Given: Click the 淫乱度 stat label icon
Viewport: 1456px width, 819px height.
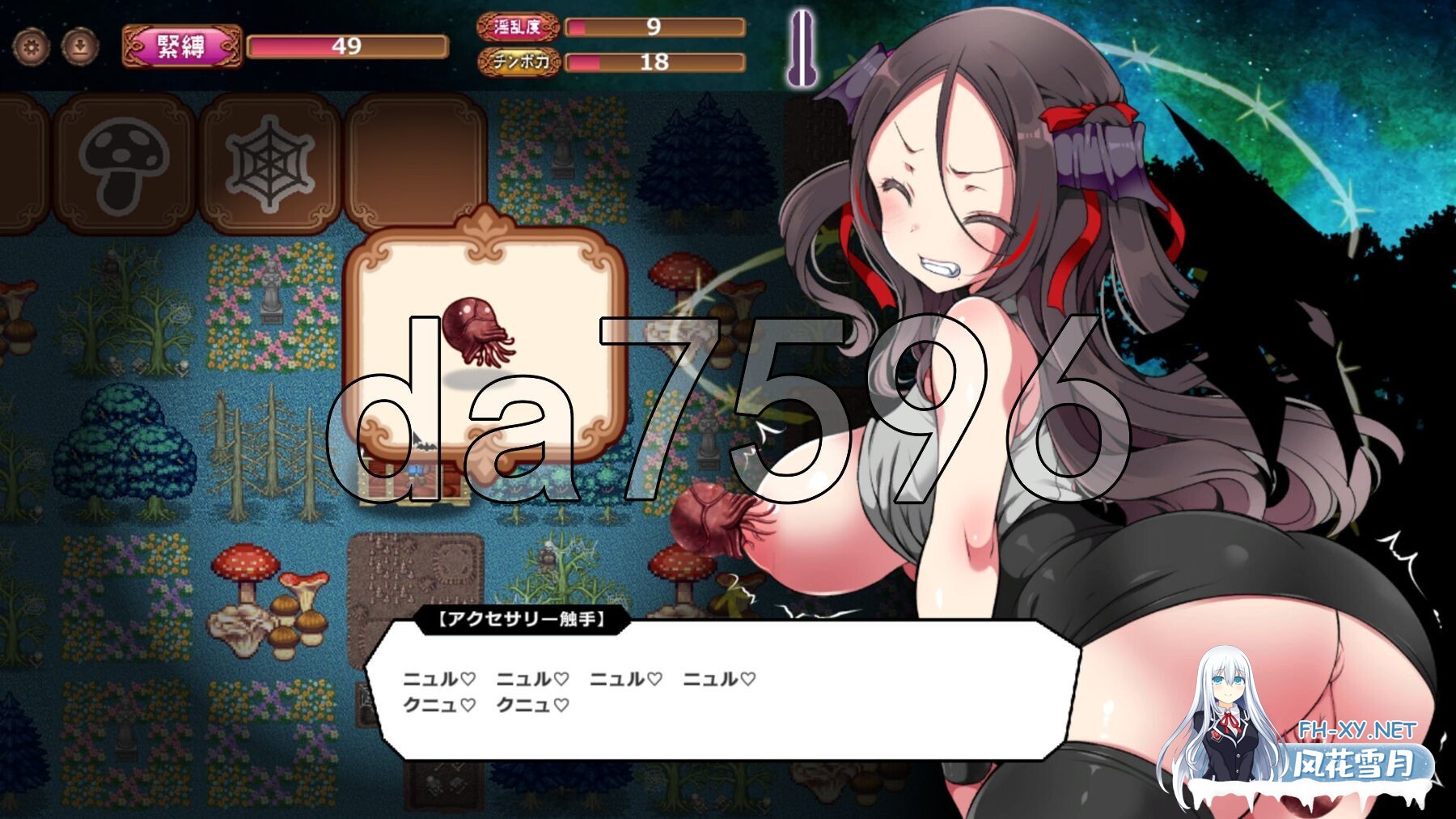Looking at the screenshot, I should click(x=518, y=27).
